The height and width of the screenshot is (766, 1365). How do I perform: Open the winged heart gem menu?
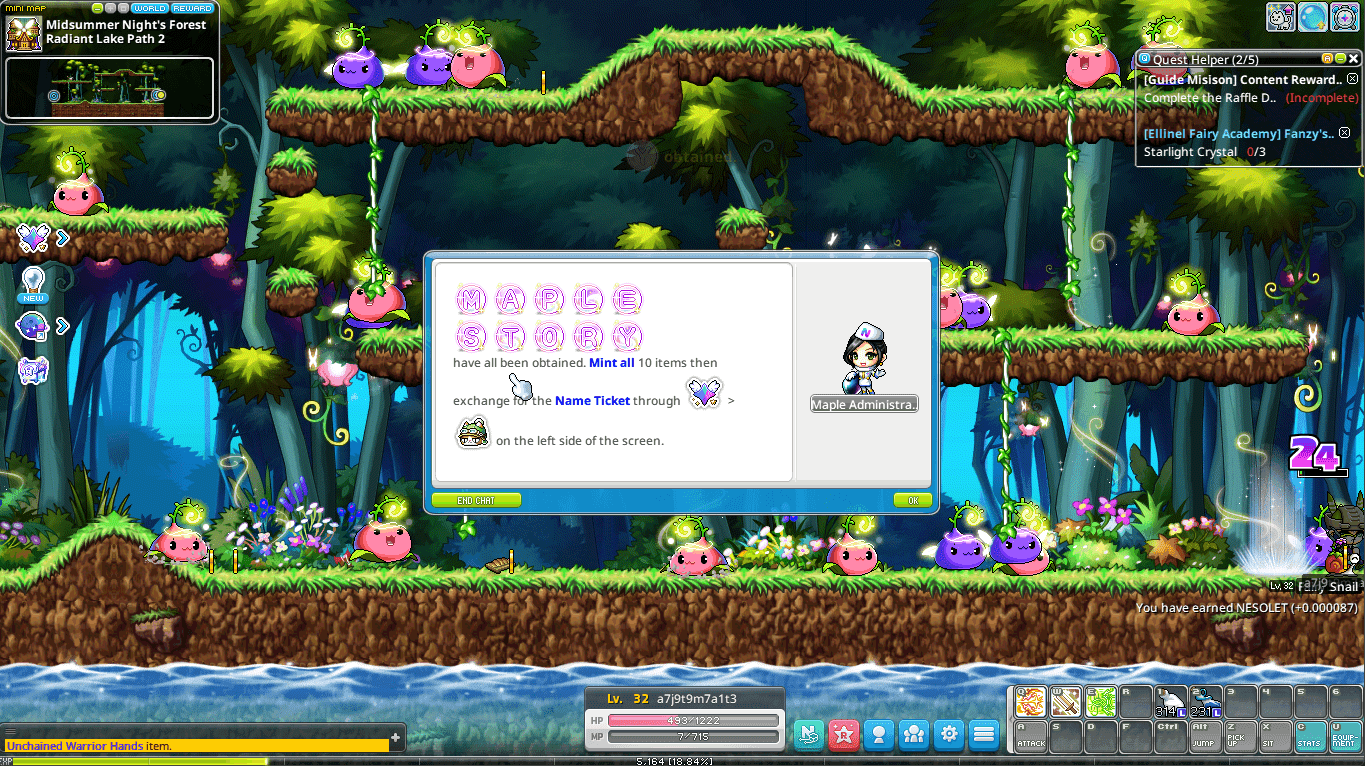(x=34, y=238)
